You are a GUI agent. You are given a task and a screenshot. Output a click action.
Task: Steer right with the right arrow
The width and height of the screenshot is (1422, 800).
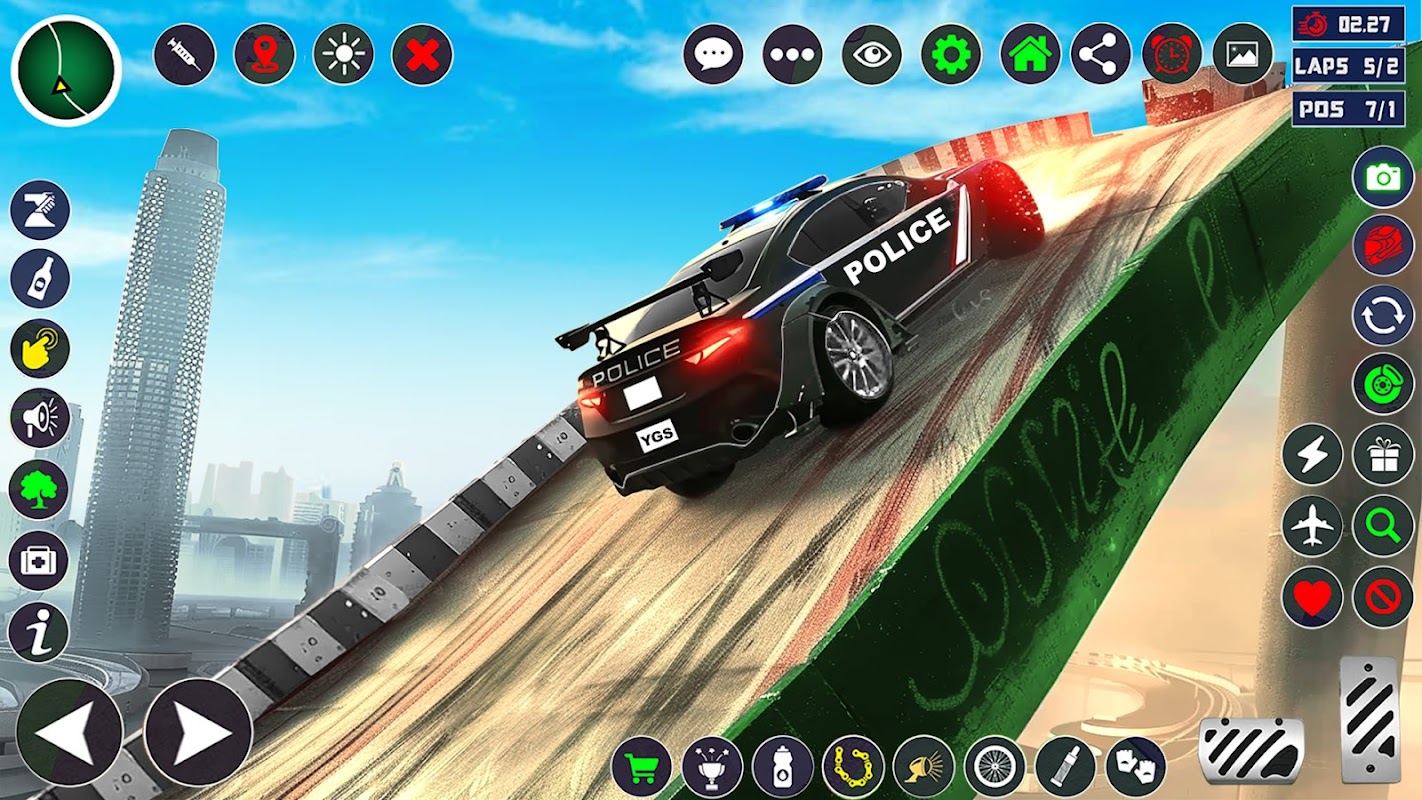point(198,731)
